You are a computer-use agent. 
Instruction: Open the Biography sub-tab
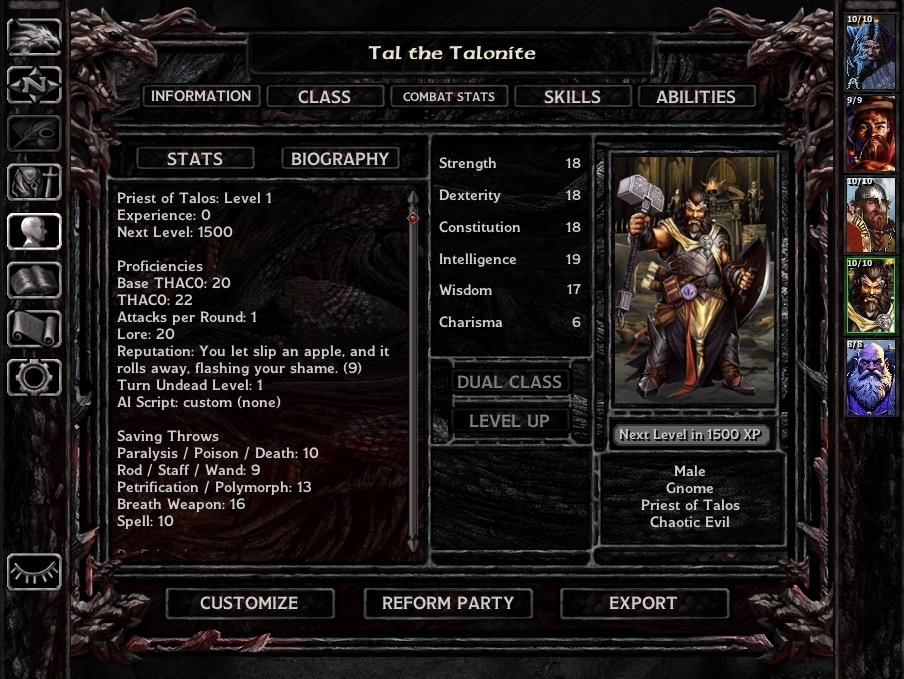340,159
